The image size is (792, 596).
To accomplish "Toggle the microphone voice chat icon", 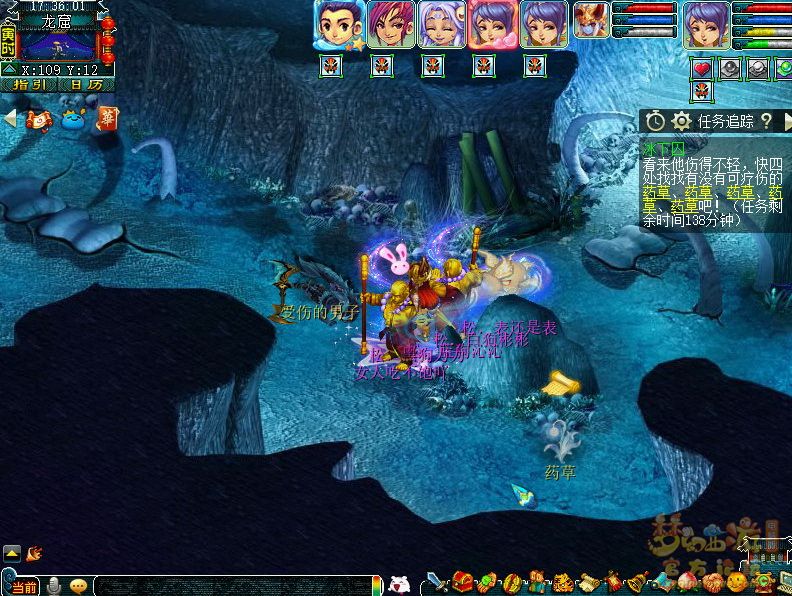I will click(54, 586).
